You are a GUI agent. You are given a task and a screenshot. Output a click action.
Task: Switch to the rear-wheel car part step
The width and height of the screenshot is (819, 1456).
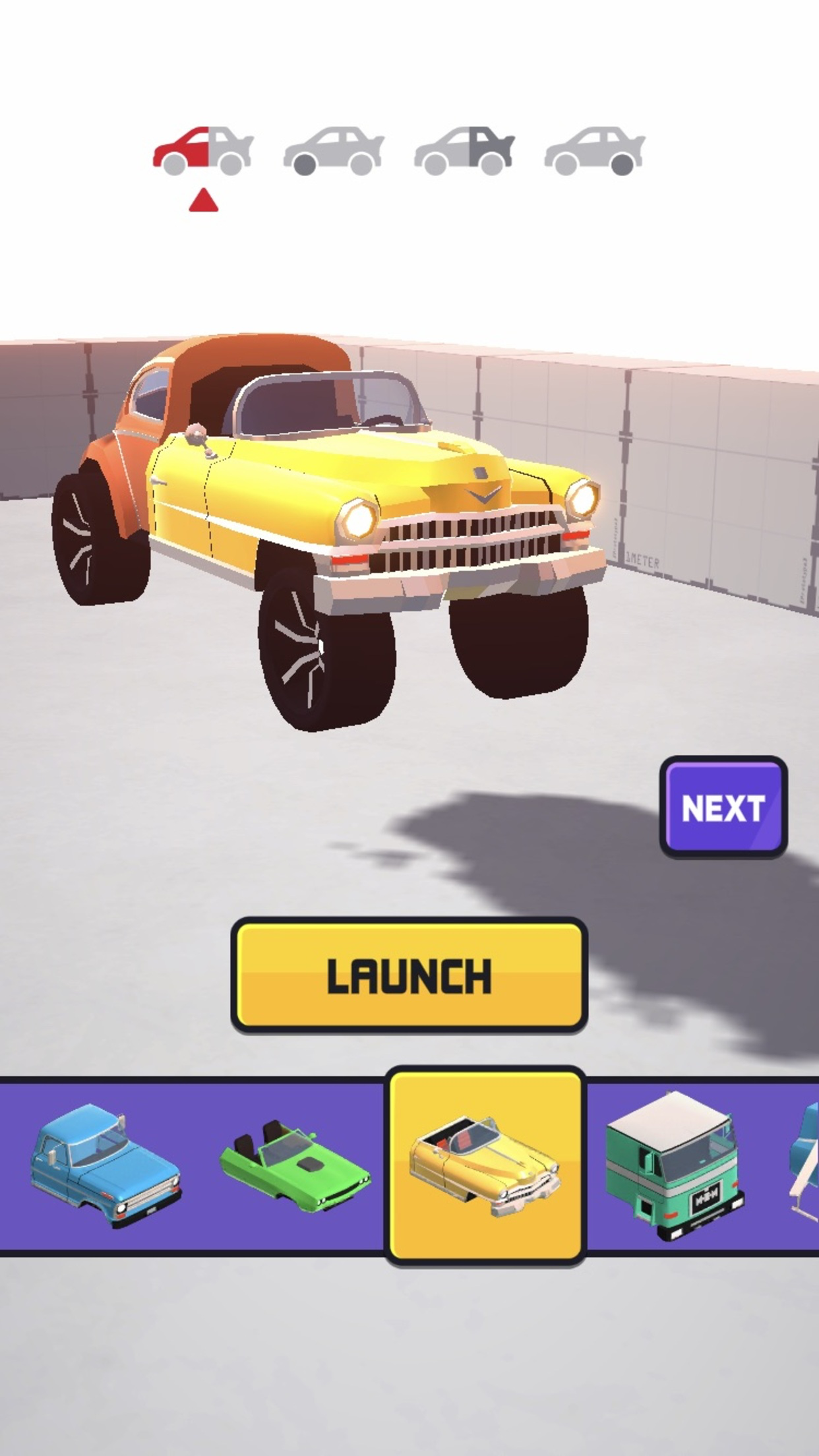[595, 150]
